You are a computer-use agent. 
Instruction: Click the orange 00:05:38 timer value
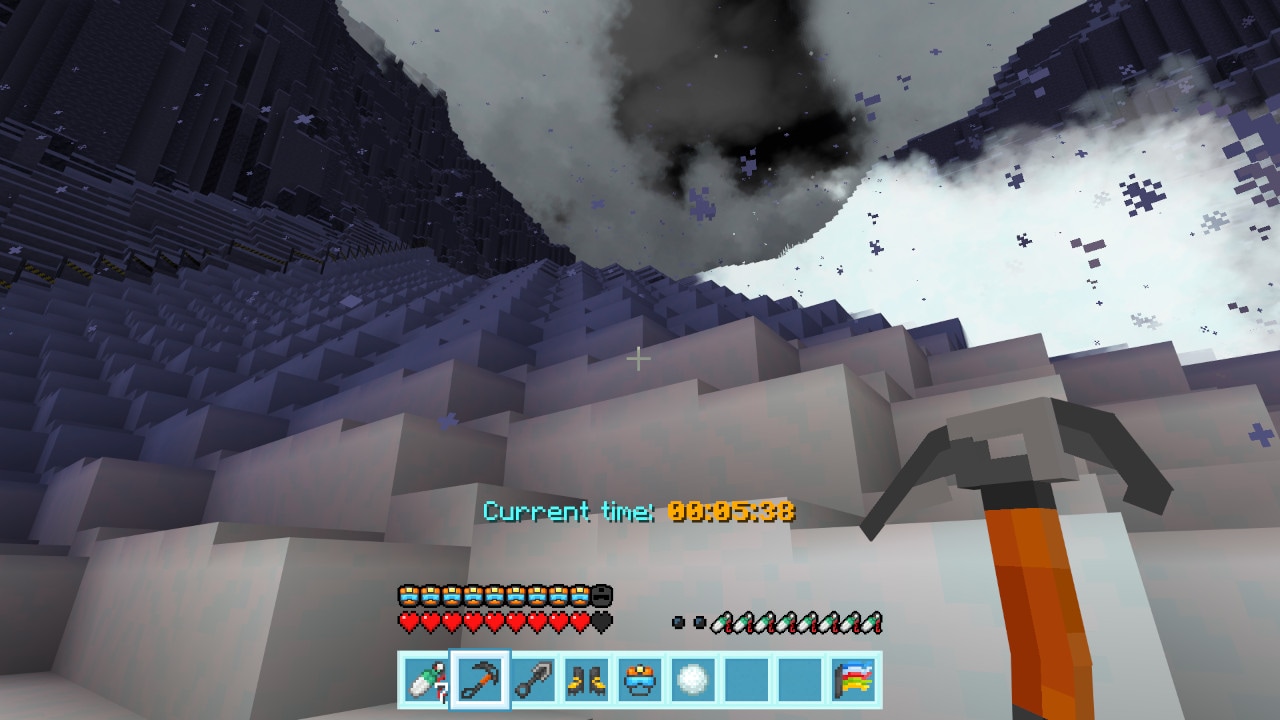coord(733,511)
